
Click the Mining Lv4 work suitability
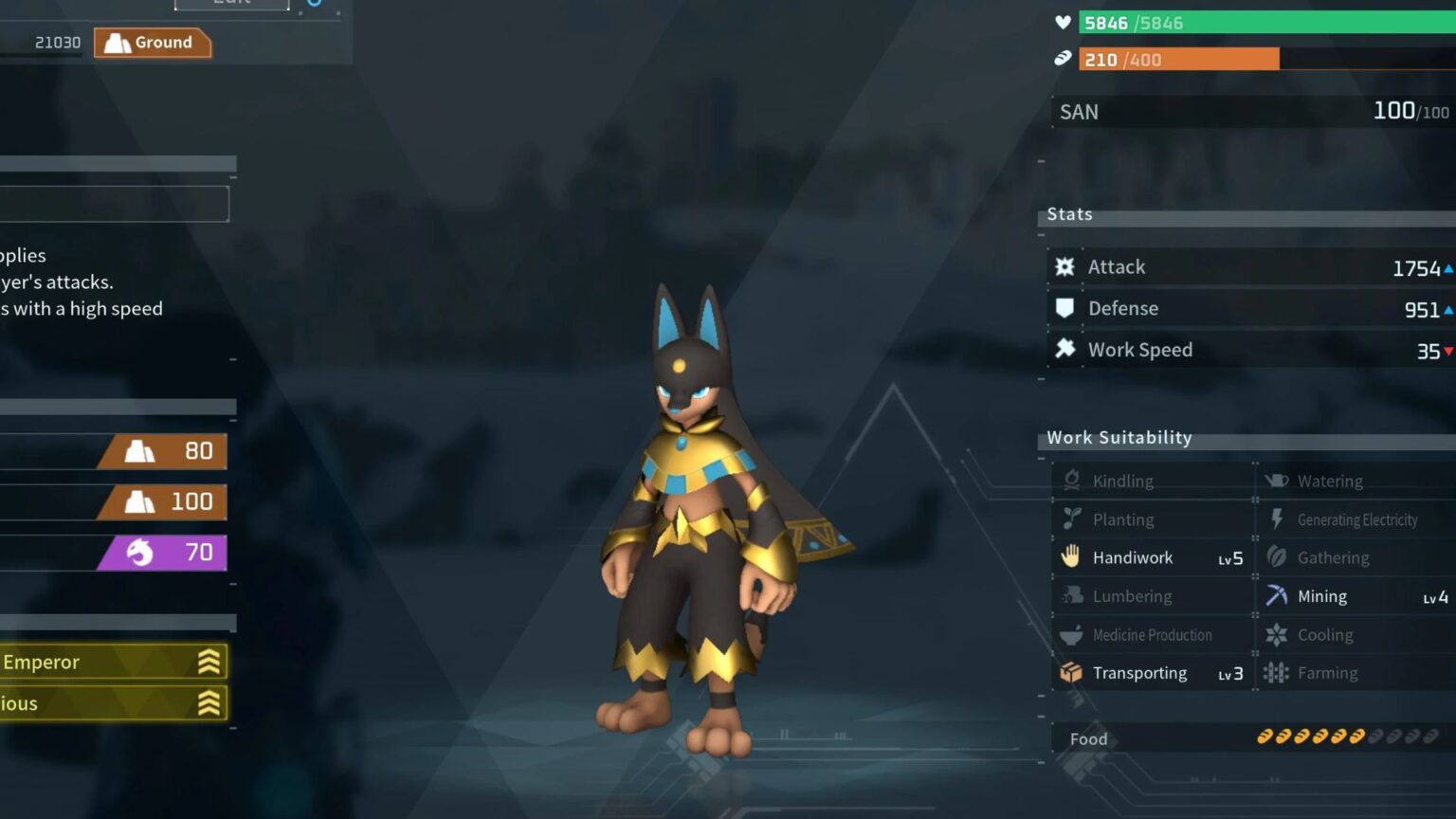(x=1357, y=596)
